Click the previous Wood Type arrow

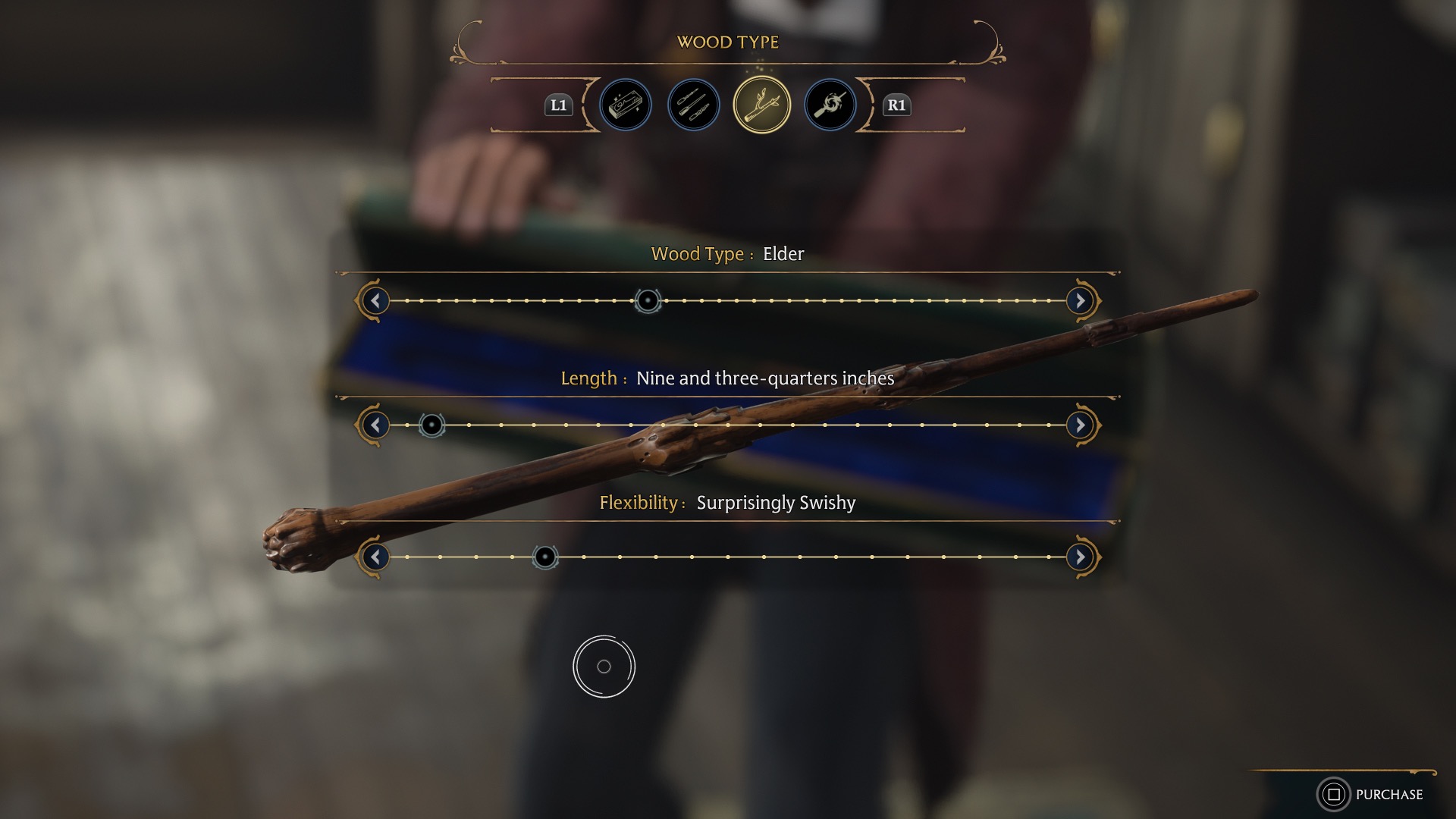375,301
